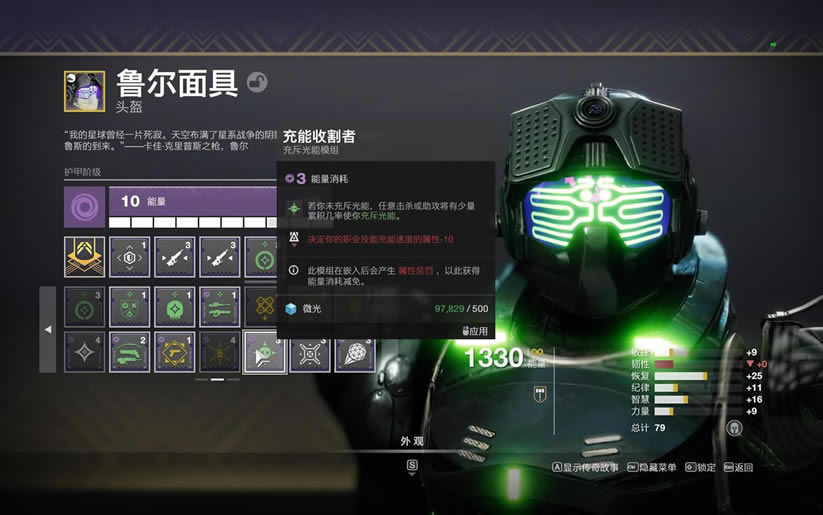
Task: Open the purple armor energy type icon
Action: click(x=84, y=207)
